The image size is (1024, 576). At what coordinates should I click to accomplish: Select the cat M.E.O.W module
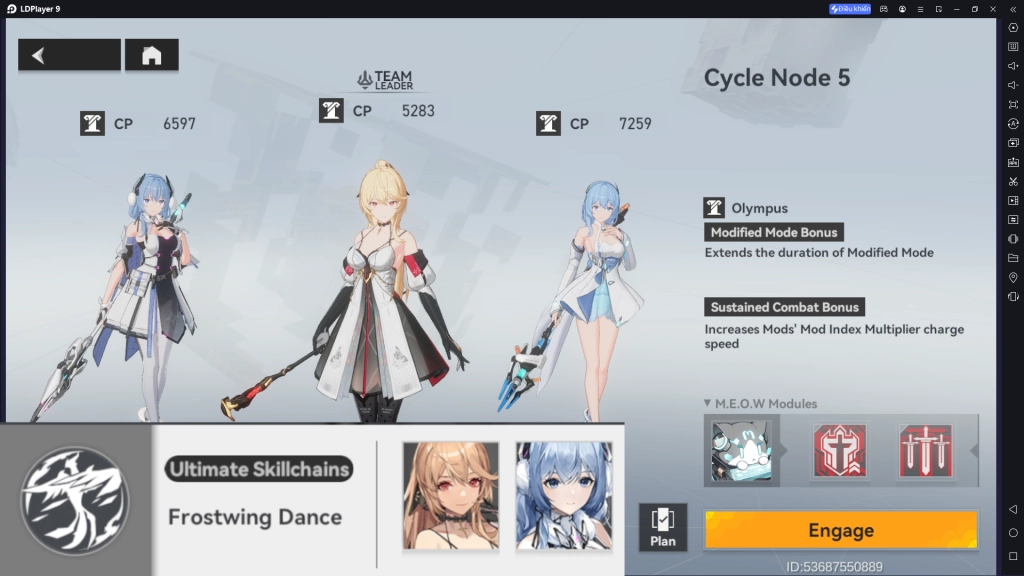click(x=741, y=450)
